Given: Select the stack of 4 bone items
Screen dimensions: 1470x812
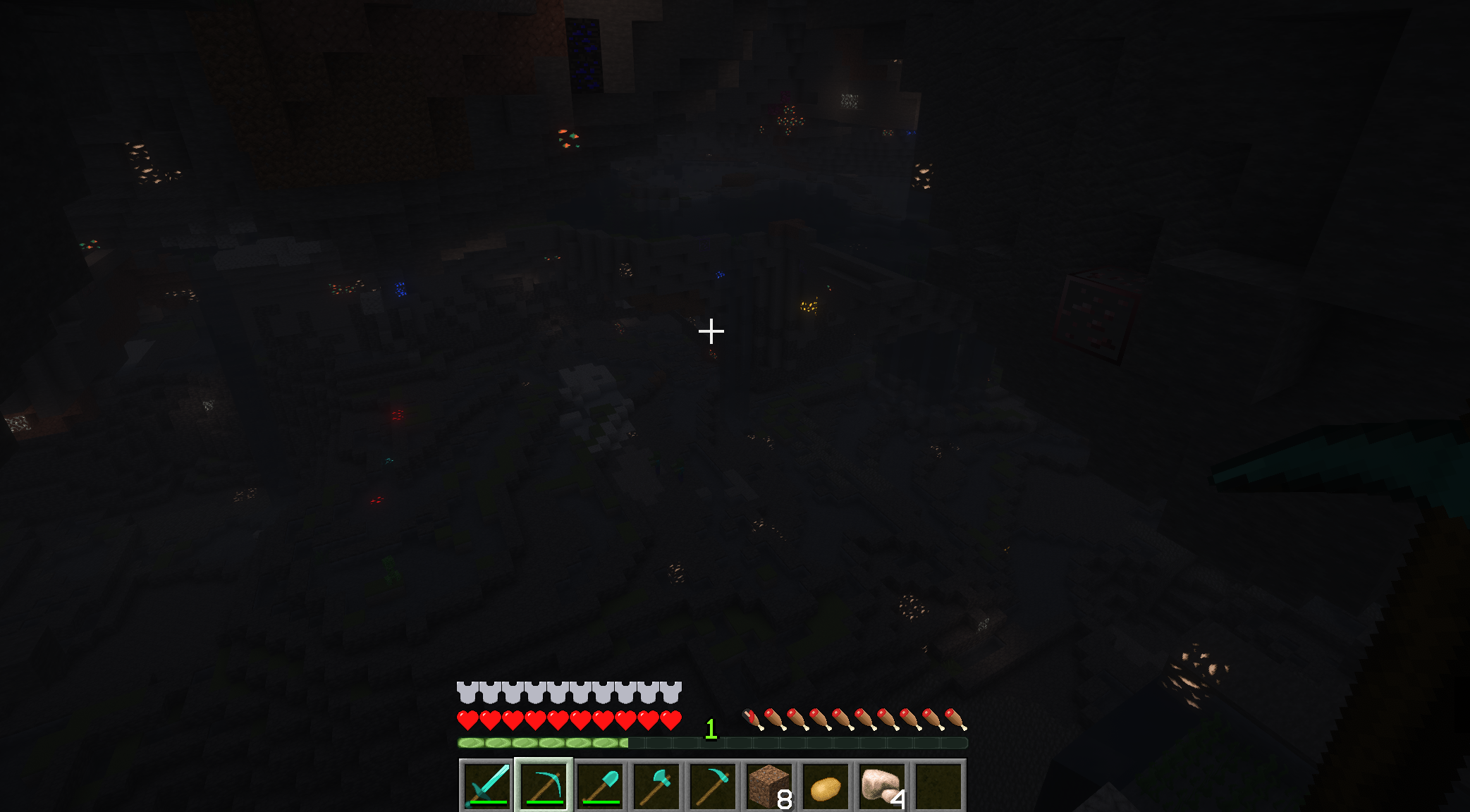Looking at the screenshot, I should coord(881,784).
